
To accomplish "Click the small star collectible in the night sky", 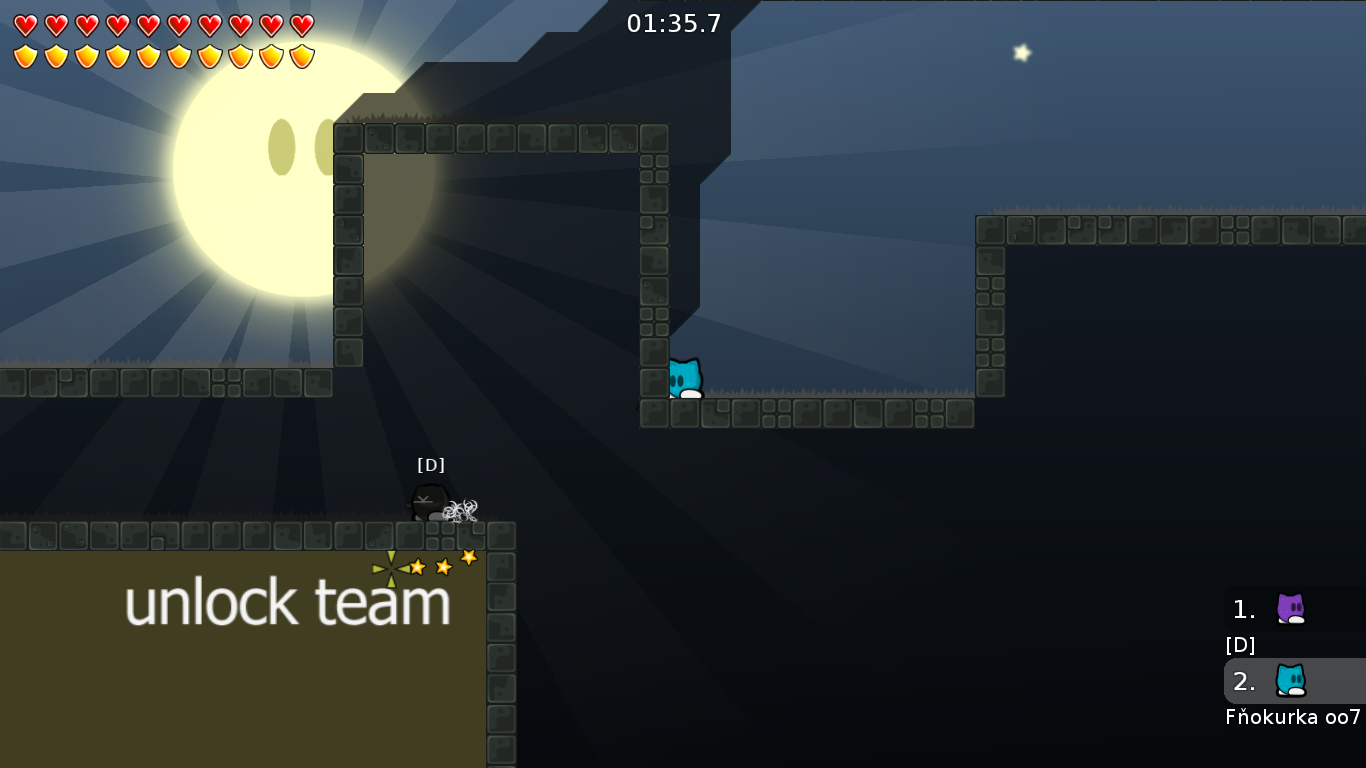I will pyautogui.click(x=1021, y=52).
